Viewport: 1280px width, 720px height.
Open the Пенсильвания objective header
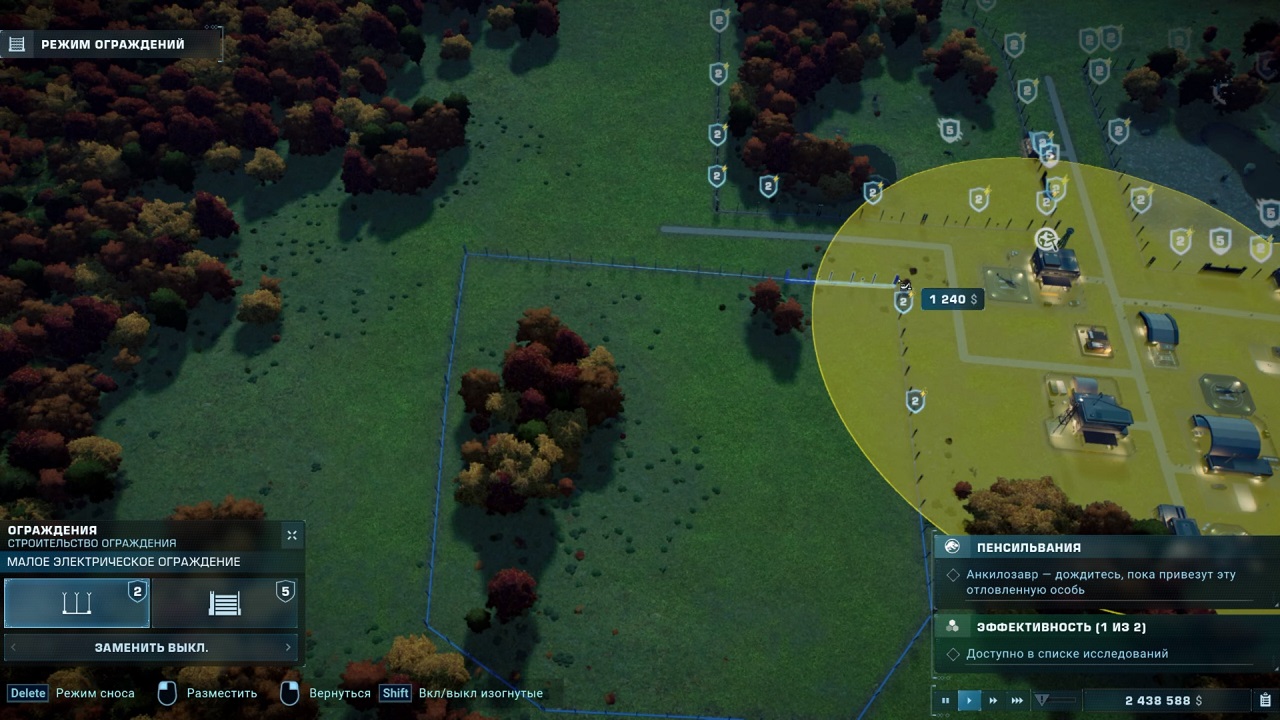tap(1028, 547)
